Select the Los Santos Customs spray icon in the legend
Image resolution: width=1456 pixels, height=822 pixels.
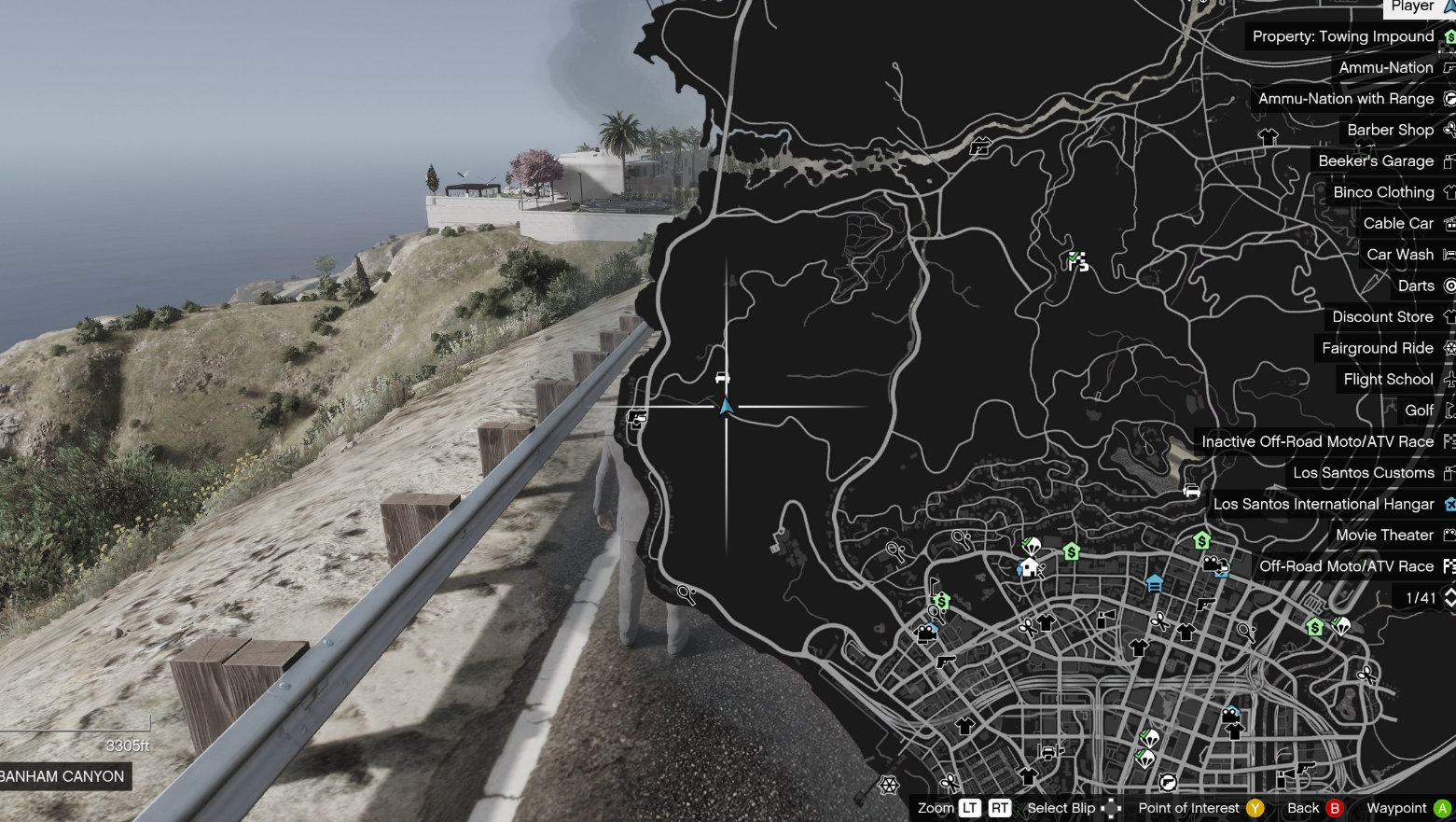1448,472
